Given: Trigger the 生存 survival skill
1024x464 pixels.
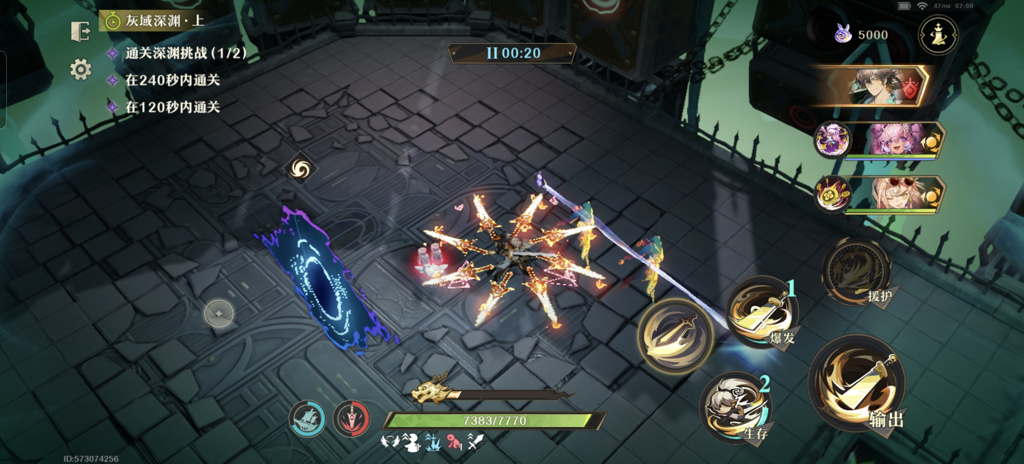Looking at the screenshot, I should coord(735,405).
